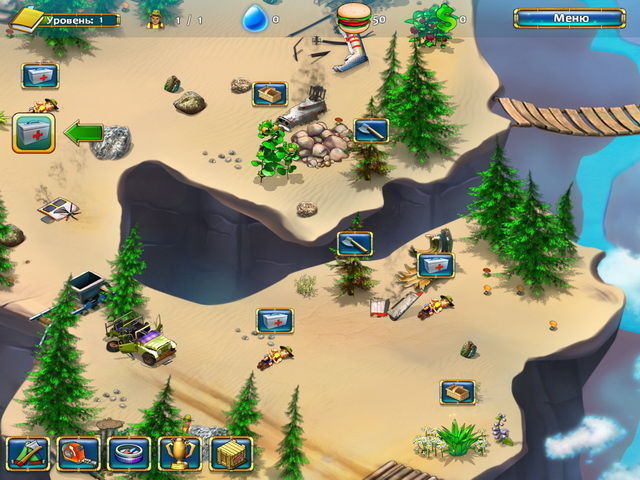
Task: Open the Меню button
Action: [569, 18]
